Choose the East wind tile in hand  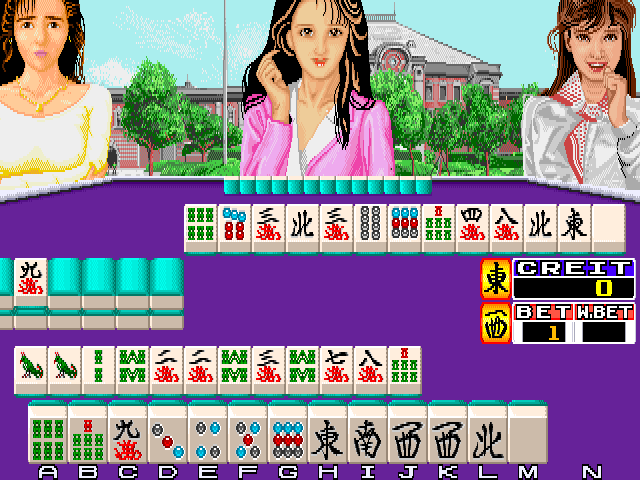327,434
